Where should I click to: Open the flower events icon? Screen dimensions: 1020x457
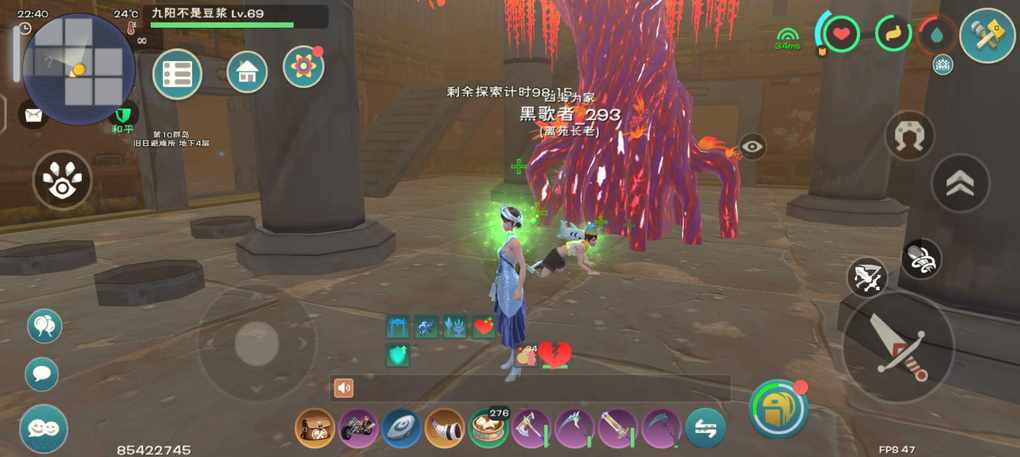point(303,67)
